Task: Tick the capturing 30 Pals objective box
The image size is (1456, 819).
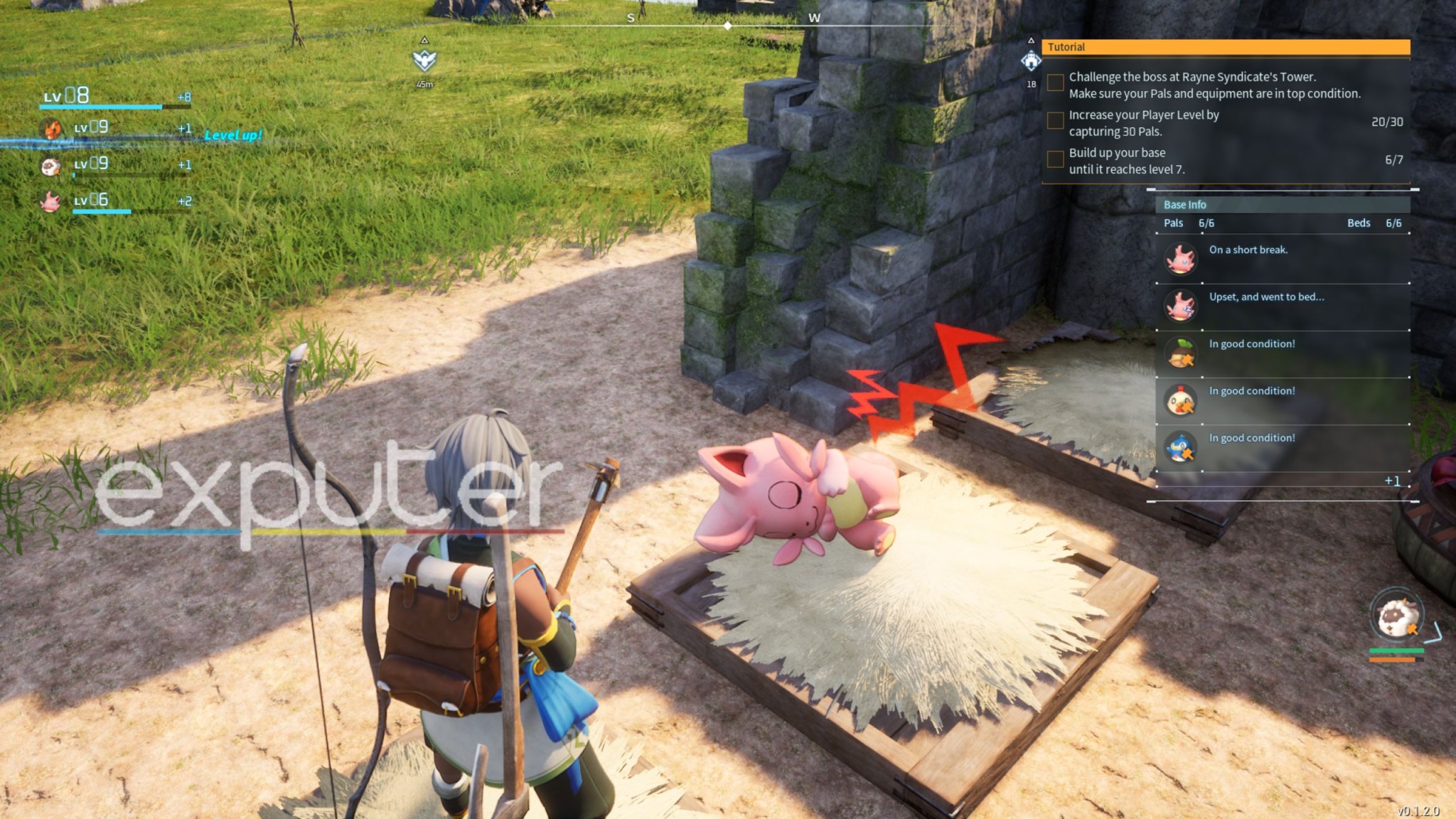Action: tap(1055, 122)
